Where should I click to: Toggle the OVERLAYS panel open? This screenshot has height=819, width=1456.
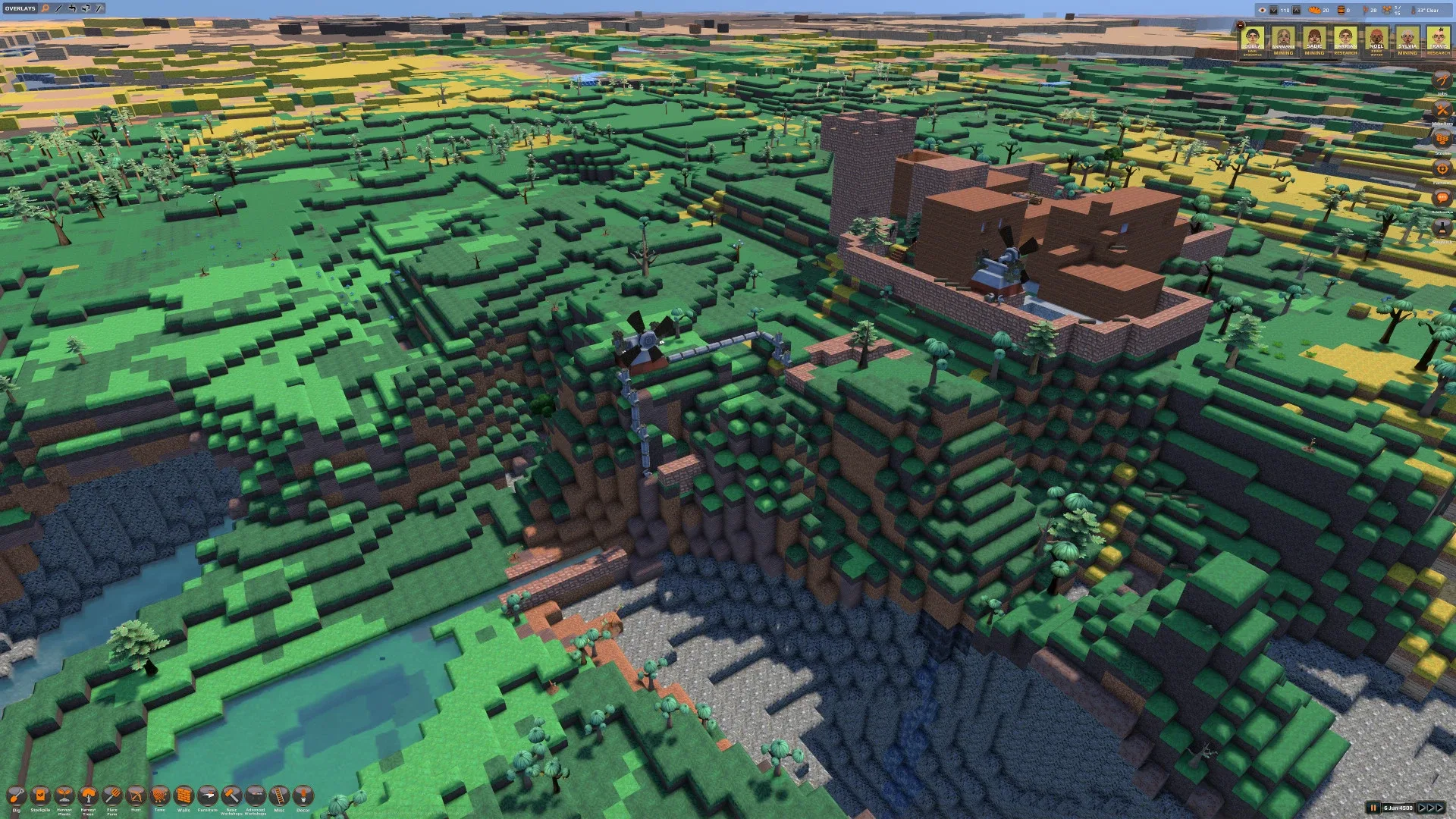(x=20, y=8)
